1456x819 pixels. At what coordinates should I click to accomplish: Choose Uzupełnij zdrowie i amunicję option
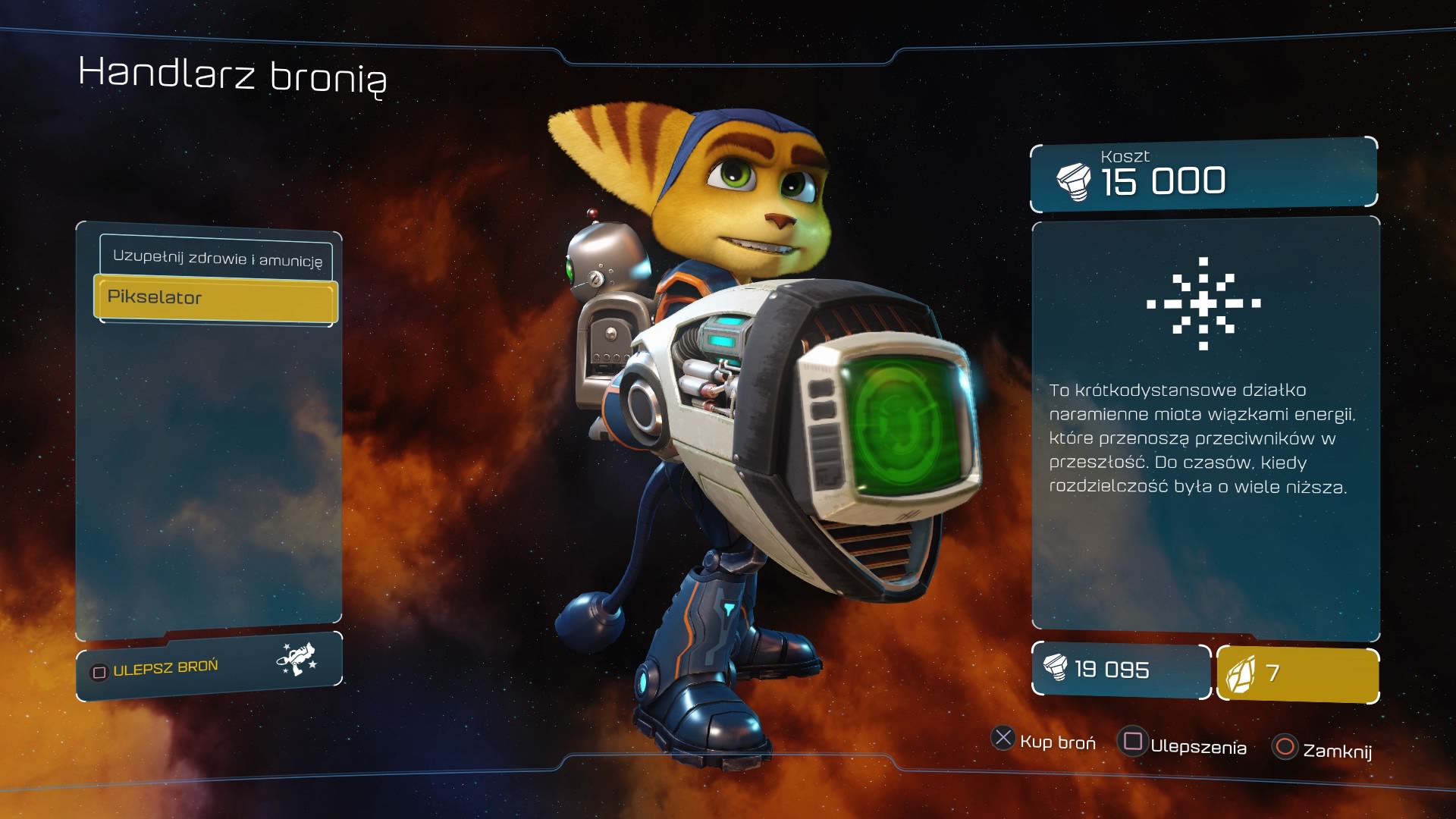click(x=216, y=258)
